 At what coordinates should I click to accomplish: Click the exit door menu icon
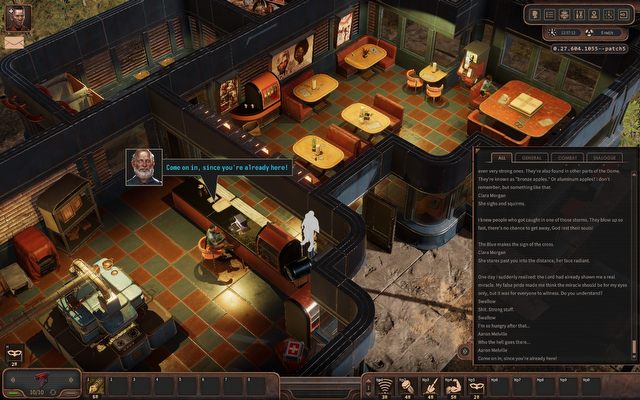622,15
